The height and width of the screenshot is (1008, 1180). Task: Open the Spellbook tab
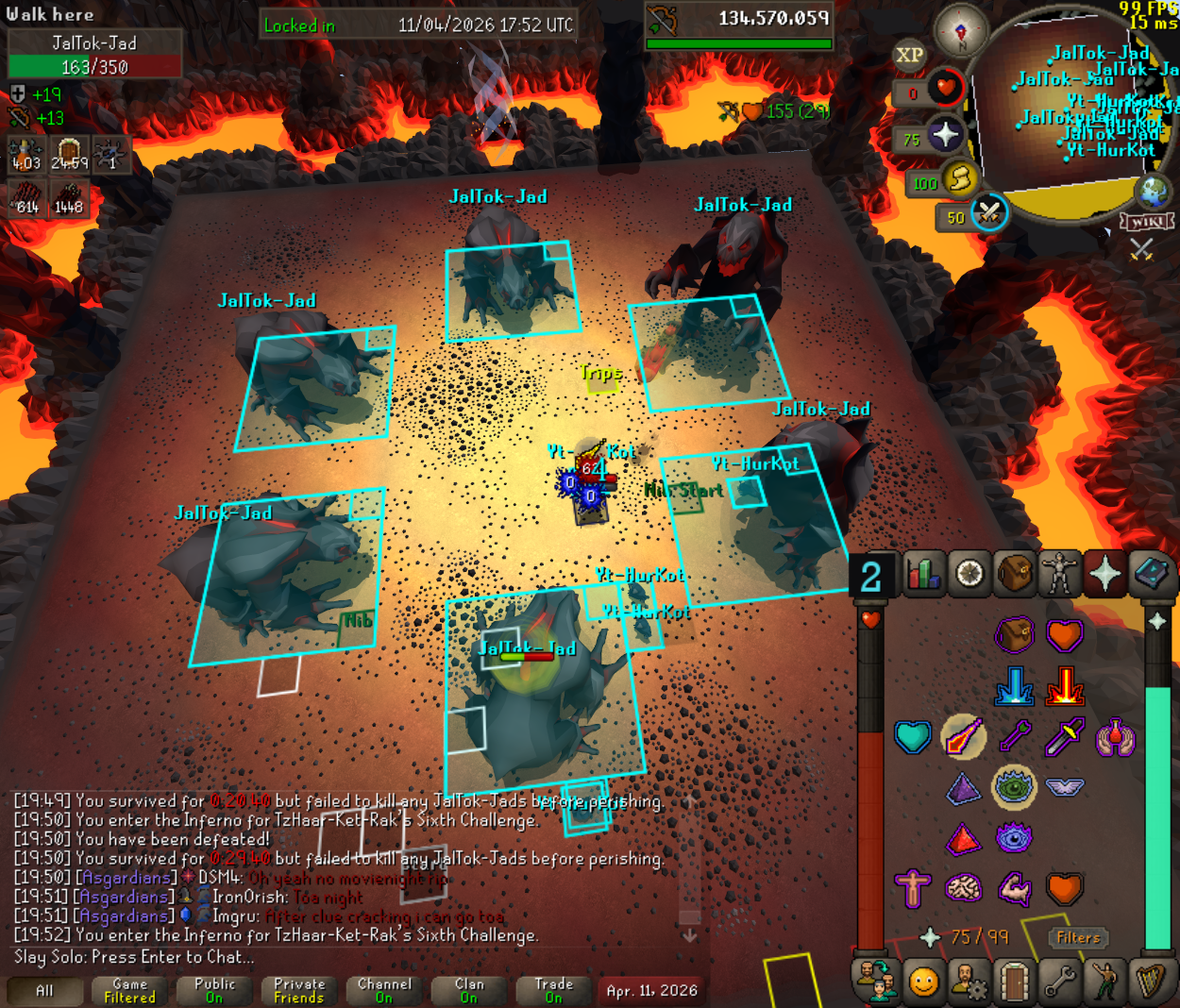1151,574
